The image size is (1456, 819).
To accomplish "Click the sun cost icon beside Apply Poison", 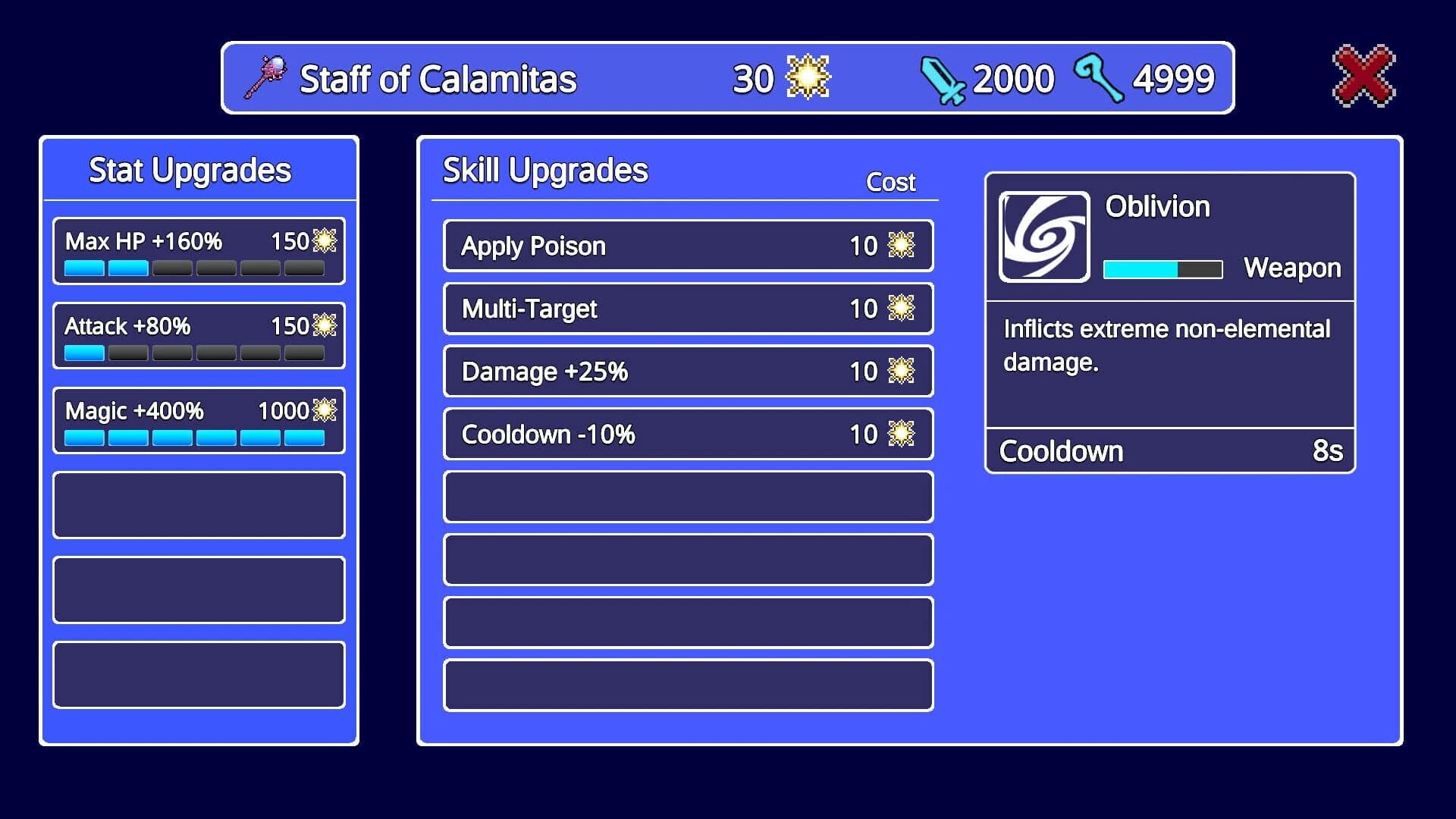I will 901,245.
